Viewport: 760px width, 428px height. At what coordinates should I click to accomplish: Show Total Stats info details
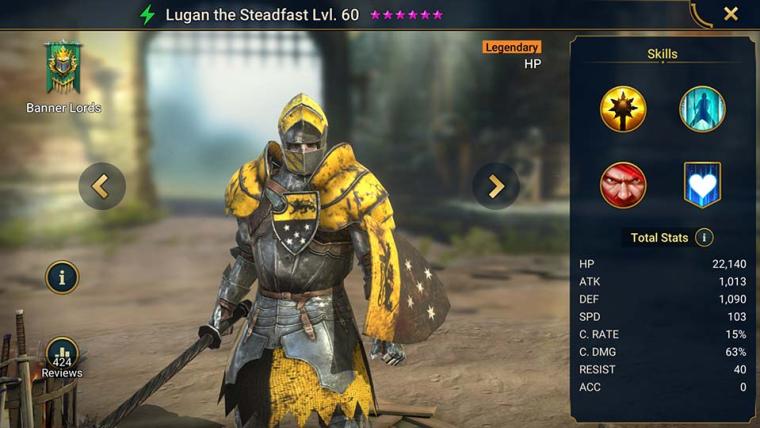click(x=704, y=237)
